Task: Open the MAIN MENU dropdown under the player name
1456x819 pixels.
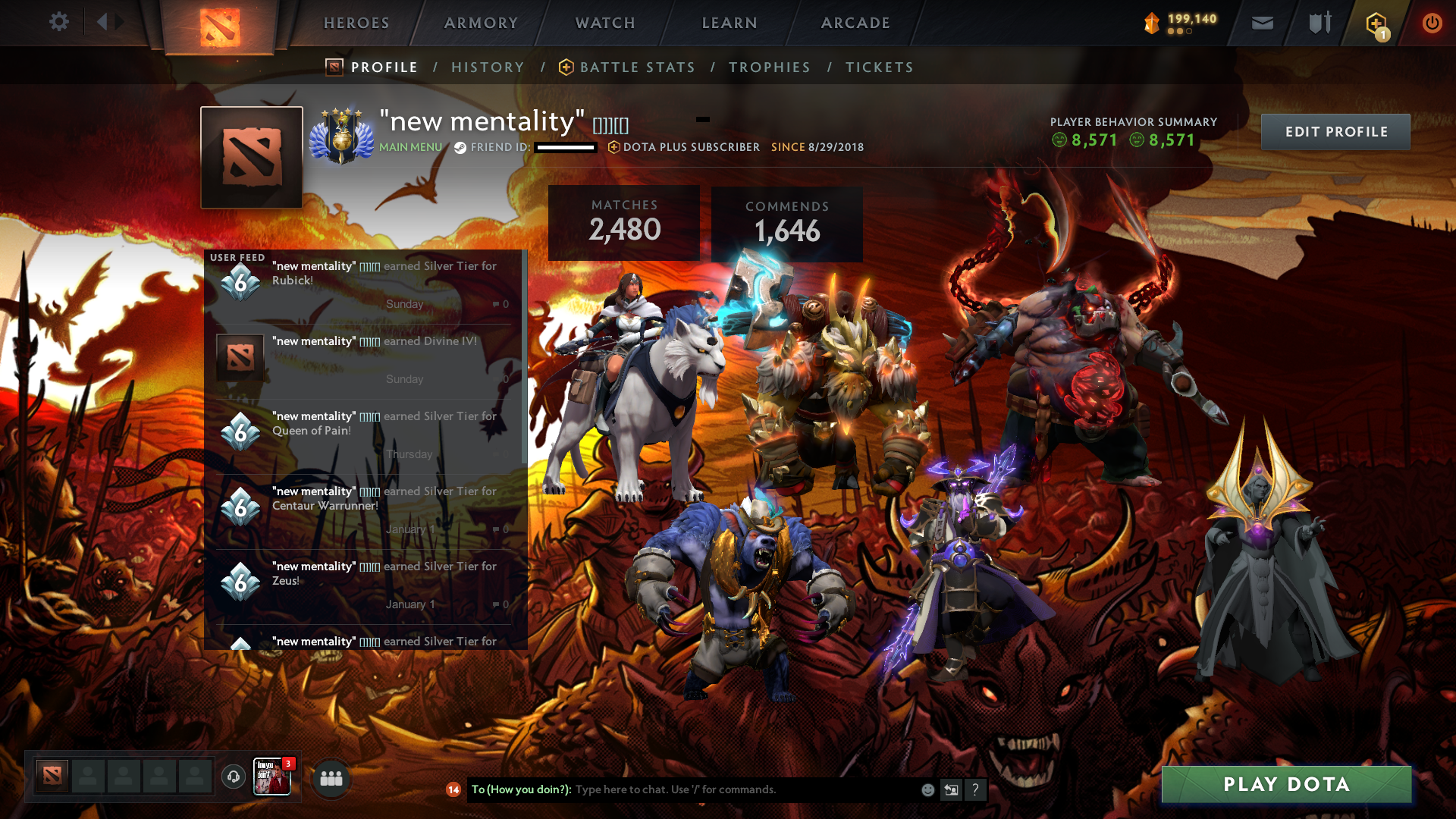Action: click(x=410, y=146)
